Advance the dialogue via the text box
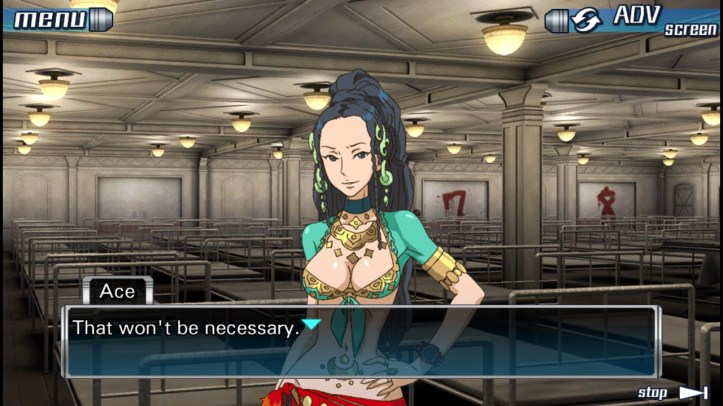 point(360,340)
